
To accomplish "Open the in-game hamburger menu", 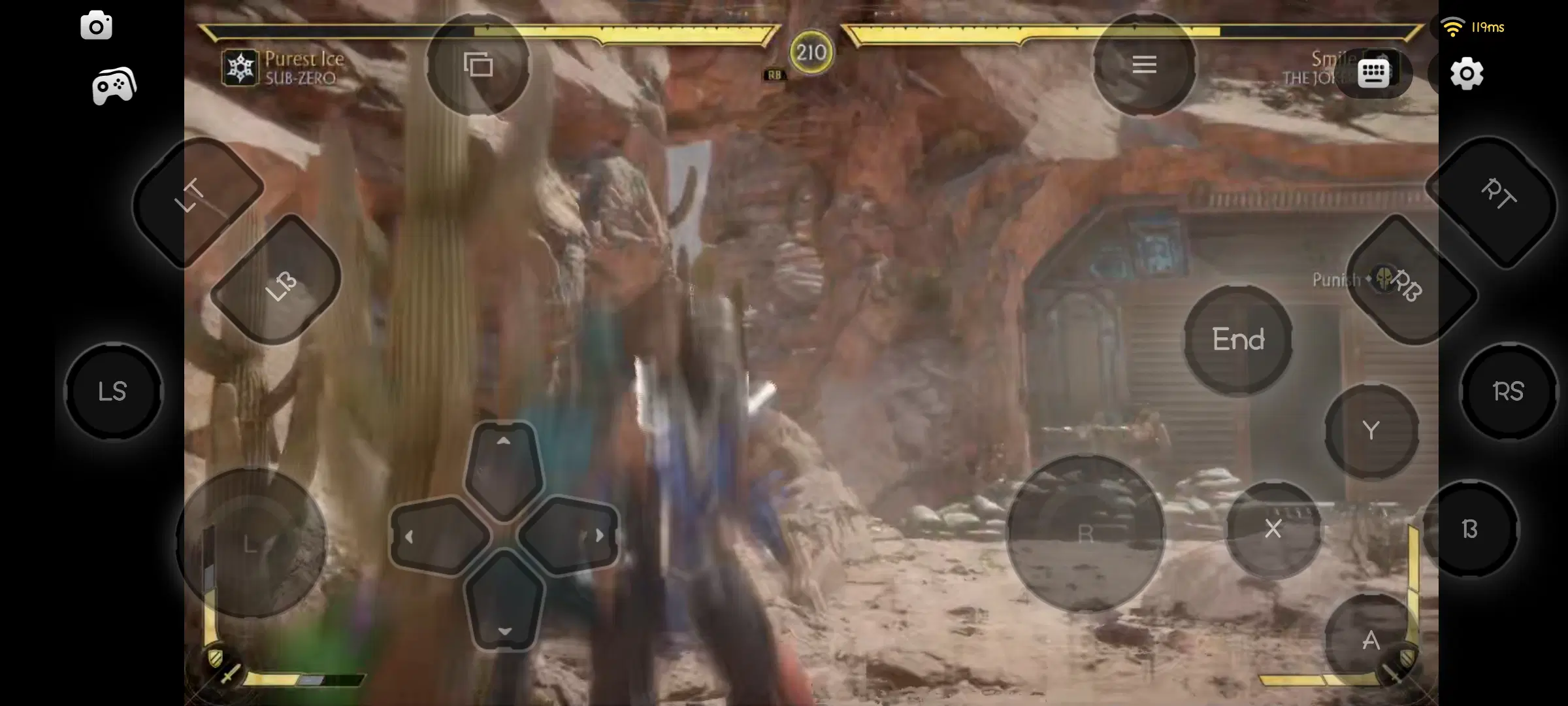I will click(1145, 65).
